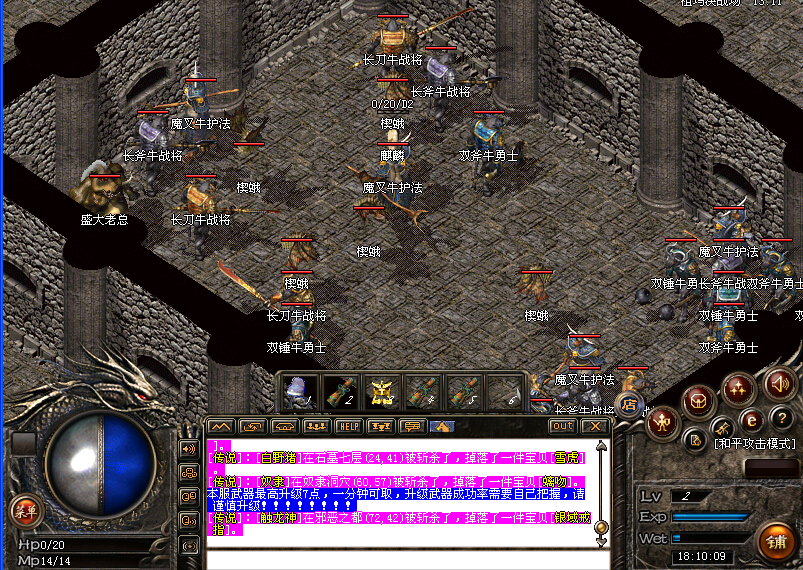
Task: Open the orange 铺 stall button
Action: [x=776, y=541]
